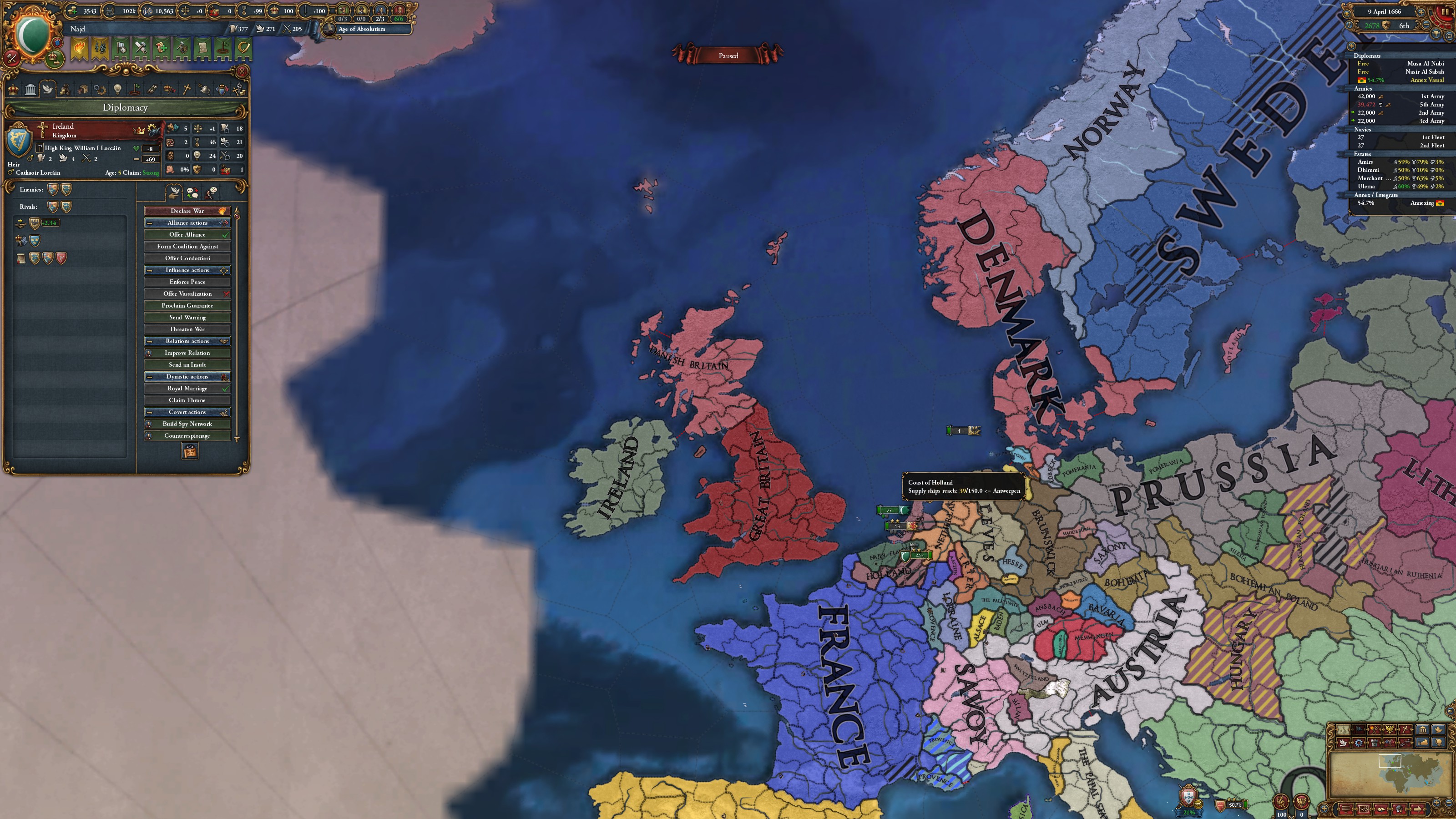Viewport: 1456px width, 819px height.
Task: Click the Paused banner to unpause the game
Action: [729, 56]
